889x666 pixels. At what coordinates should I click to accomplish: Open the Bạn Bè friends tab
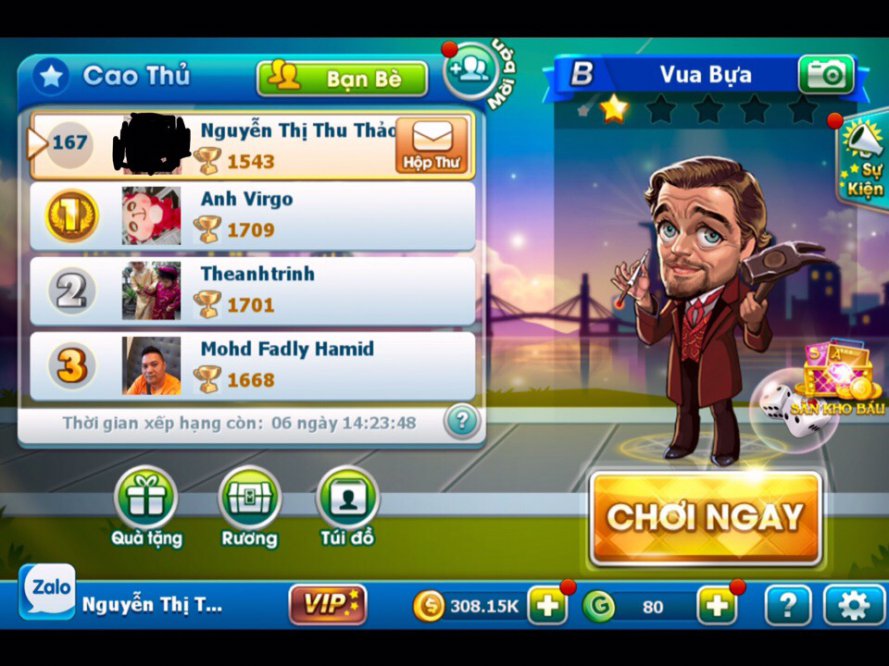(x=342, y=79)
